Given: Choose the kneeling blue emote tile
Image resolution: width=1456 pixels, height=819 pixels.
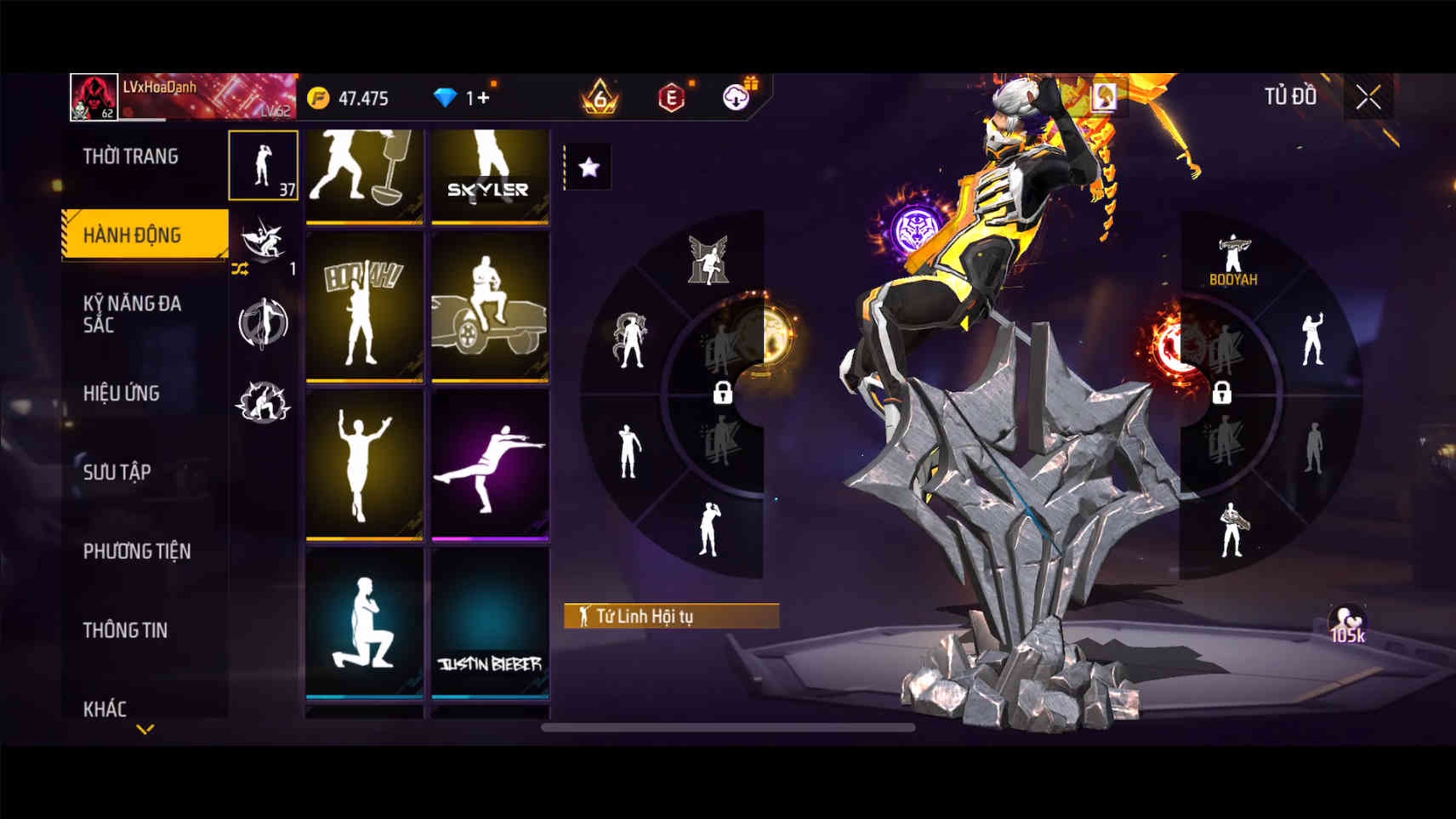Looking at the screenshot, I should [x=364, y=623].
